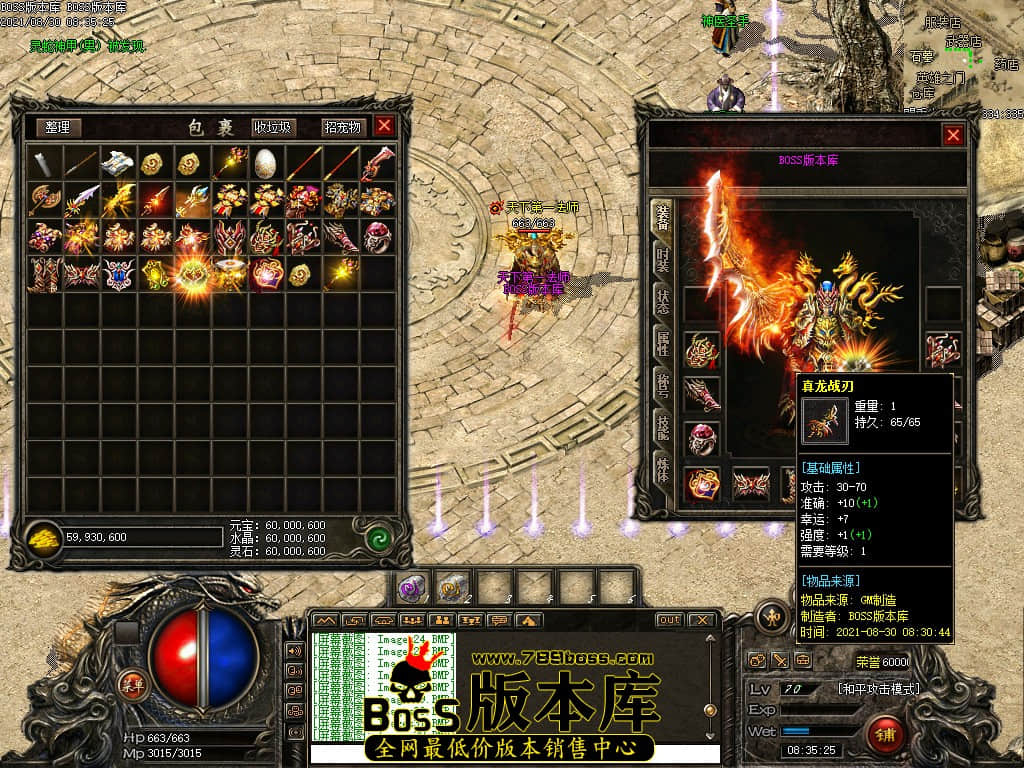Close the character equipment window
Image resolution: width=1024 pixels, height=768 pixels.
coord(953,135)
